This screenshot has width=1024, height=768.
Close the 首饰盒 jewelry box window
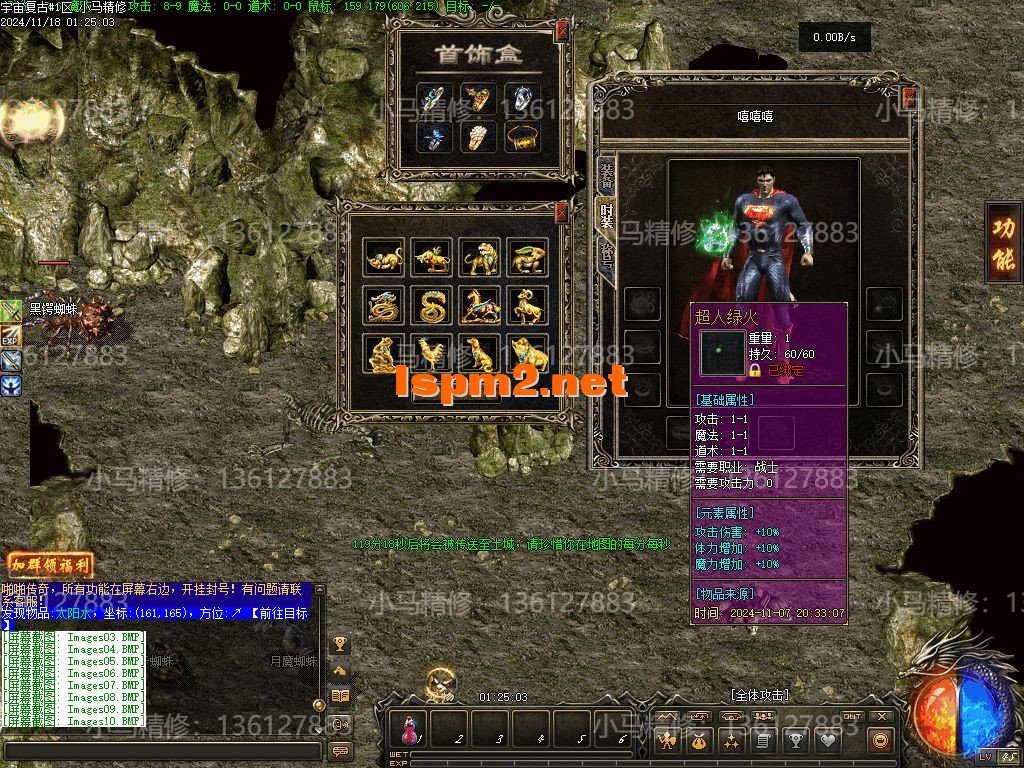pyautogui.click(x=562, y=31)
